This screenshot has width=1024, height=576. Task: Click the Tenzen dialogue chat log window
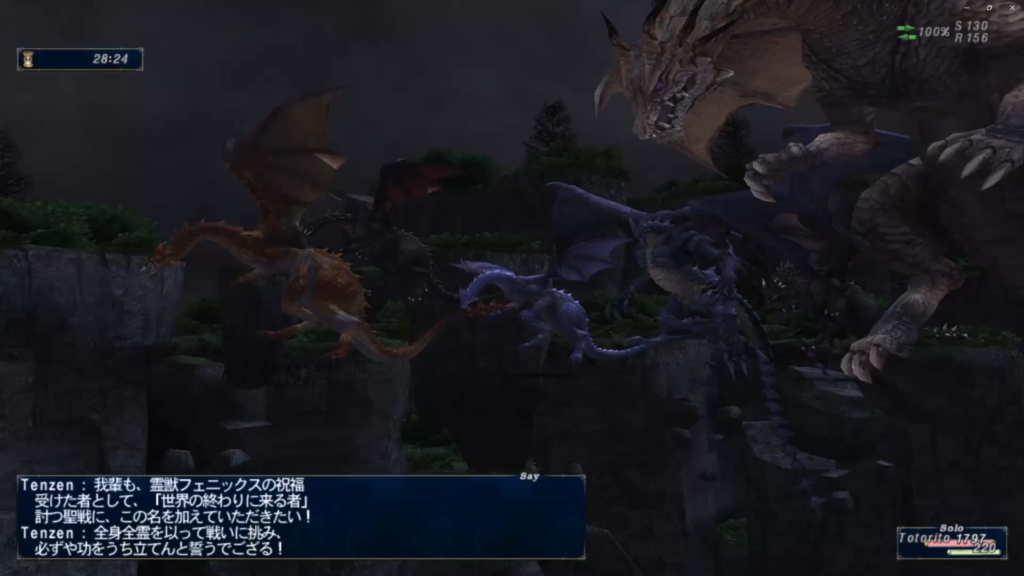click(x=300, y=517)
